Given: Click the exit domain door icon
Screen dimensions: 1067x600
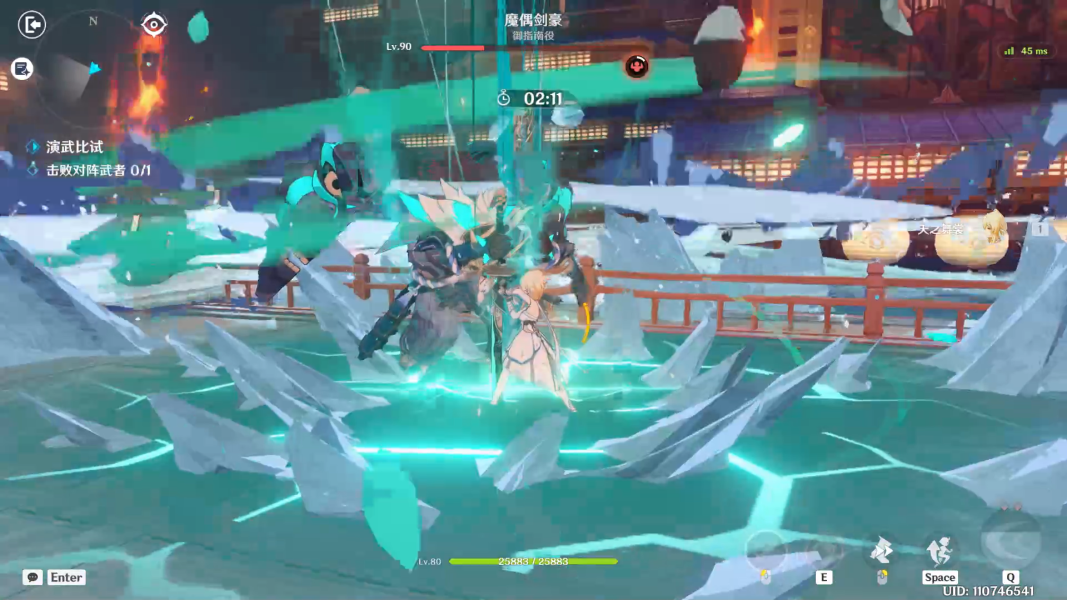Looking at the screenshot, I should pyautogui.click(x=32, y=24).
